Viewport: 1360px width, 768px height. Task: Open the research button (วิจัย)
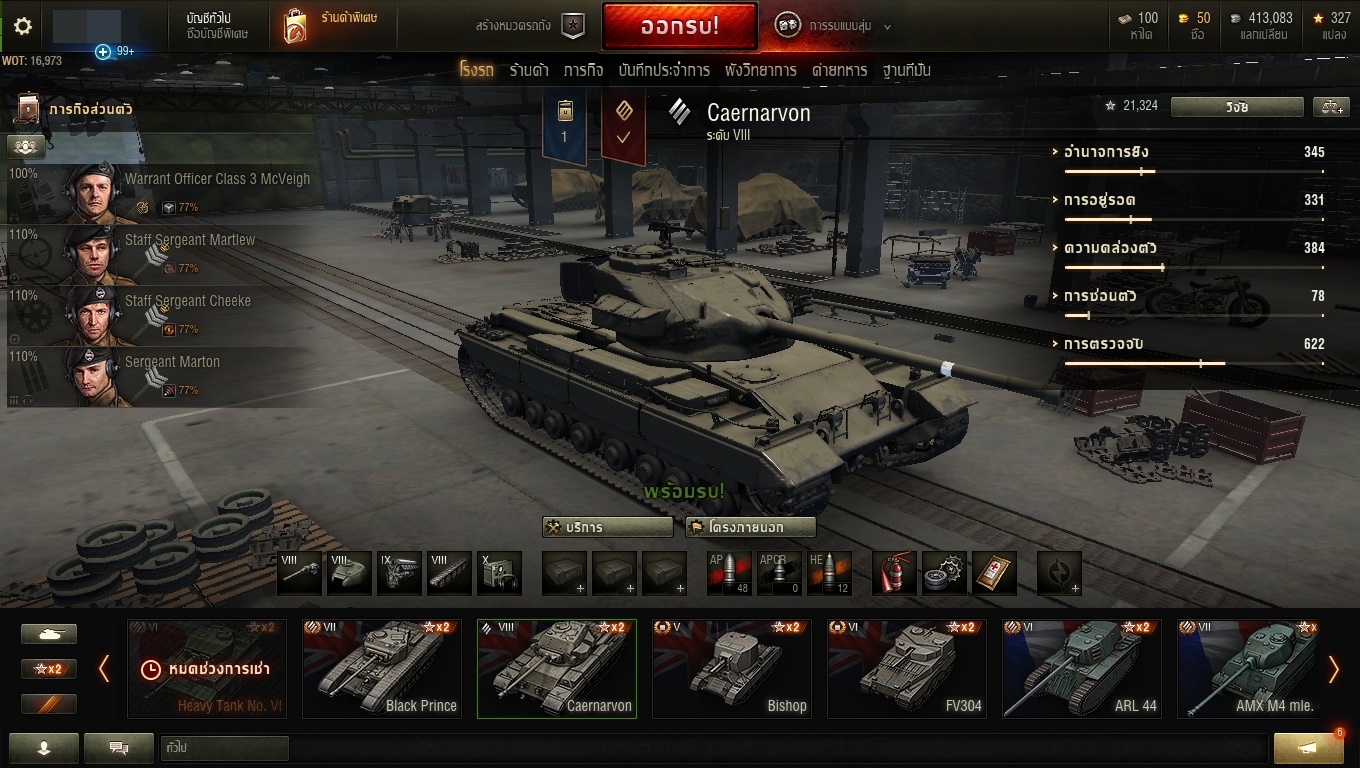click(1237, 107)
